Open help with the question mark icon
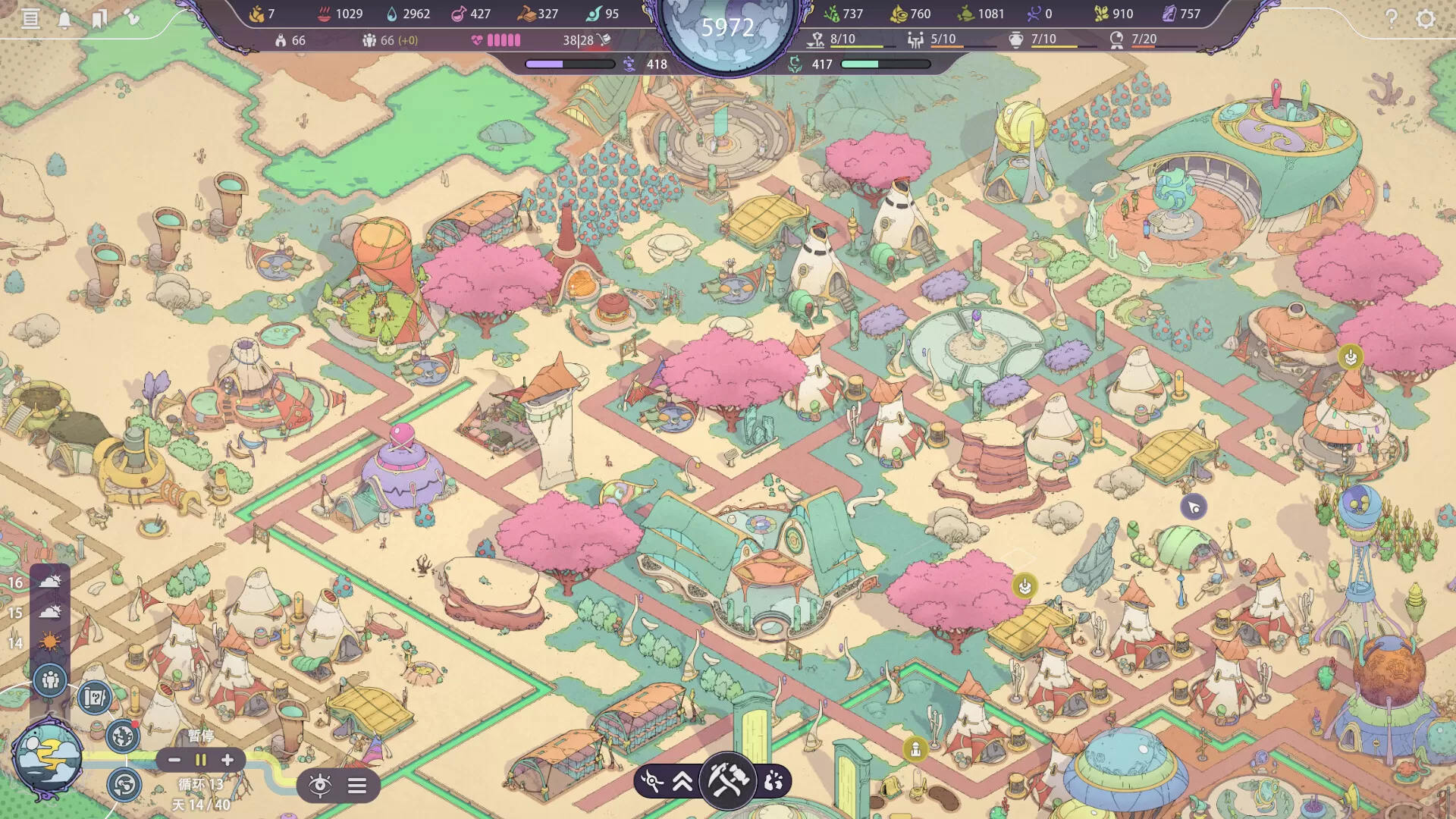Viewport: 1456px width, 819px height. coord(1393,18)
